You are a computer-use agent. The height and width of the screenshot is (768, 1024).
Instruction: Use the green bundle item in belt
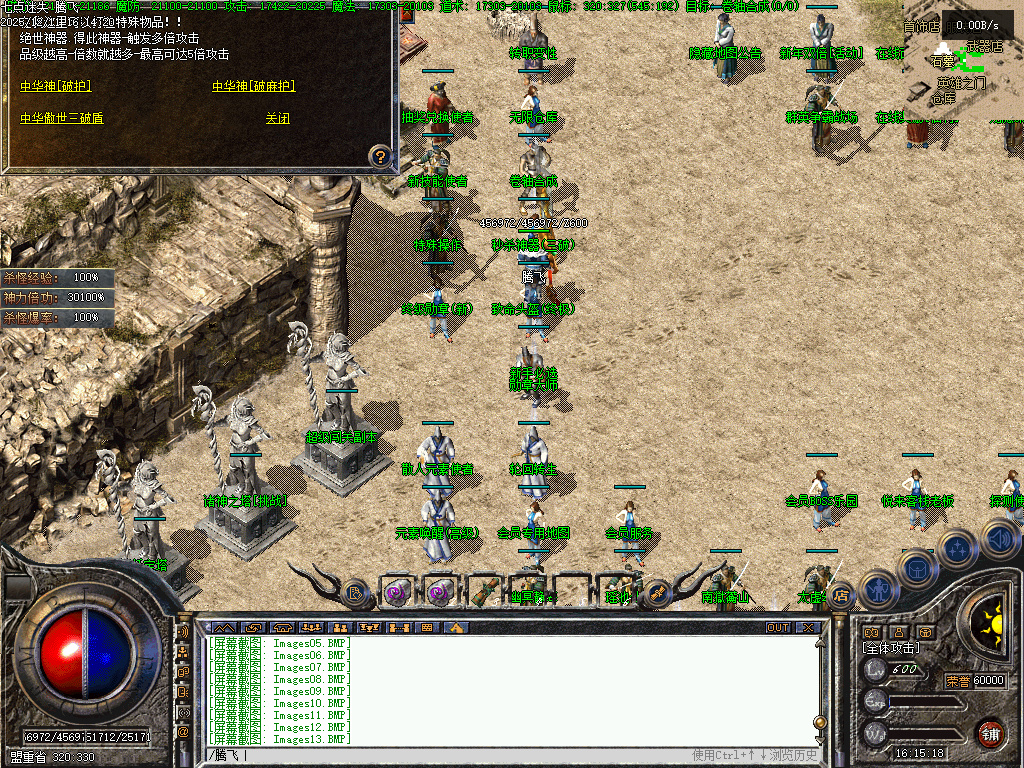tap(484, 592)
